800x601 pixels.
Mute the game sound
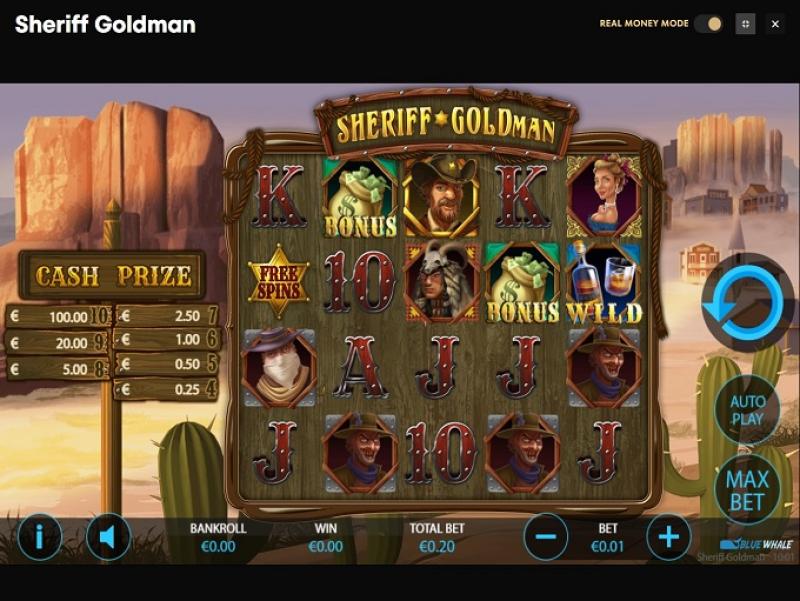(108, 538)
